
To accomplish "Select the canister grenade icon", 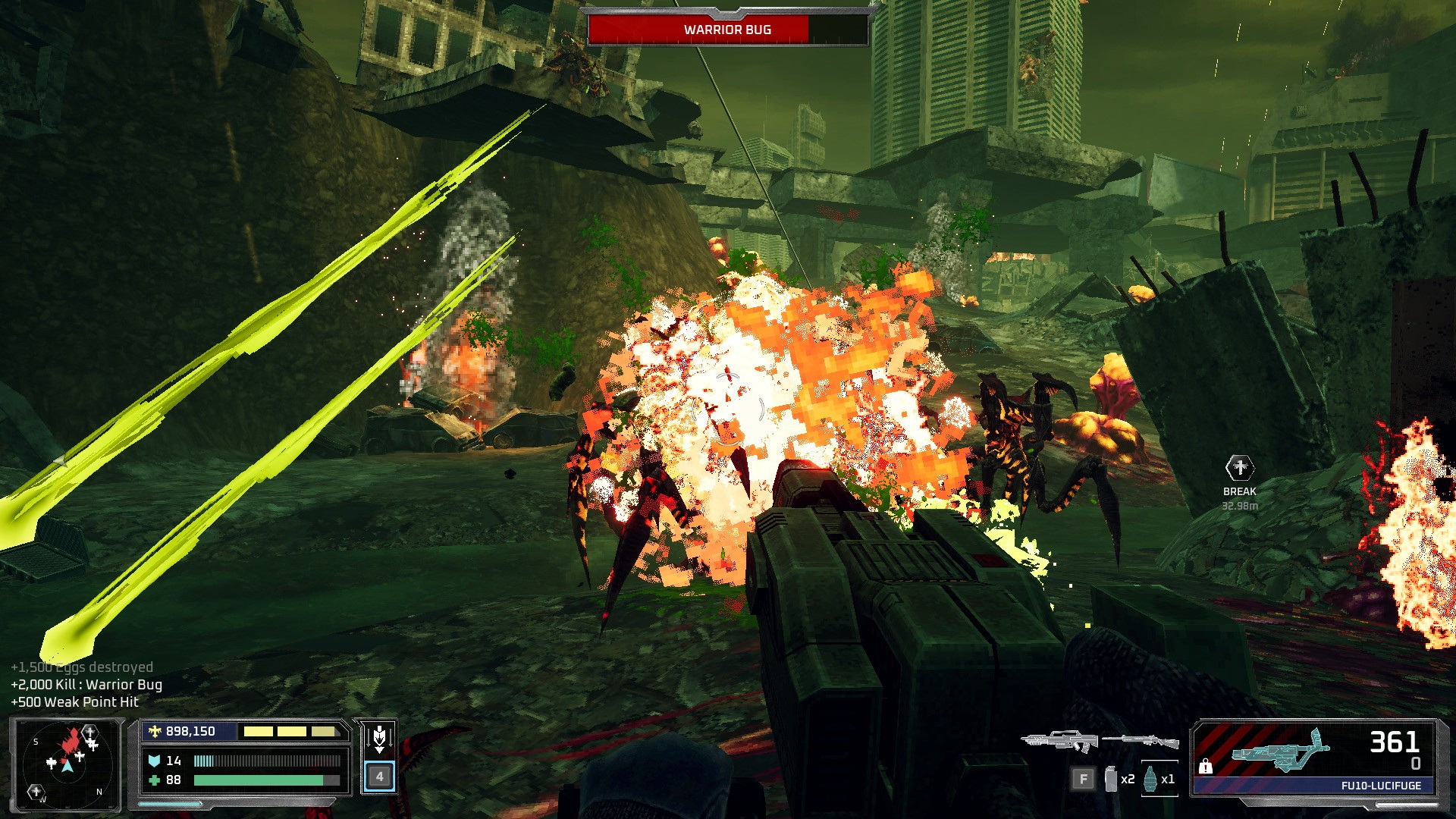I will [x=1112, y=779].
